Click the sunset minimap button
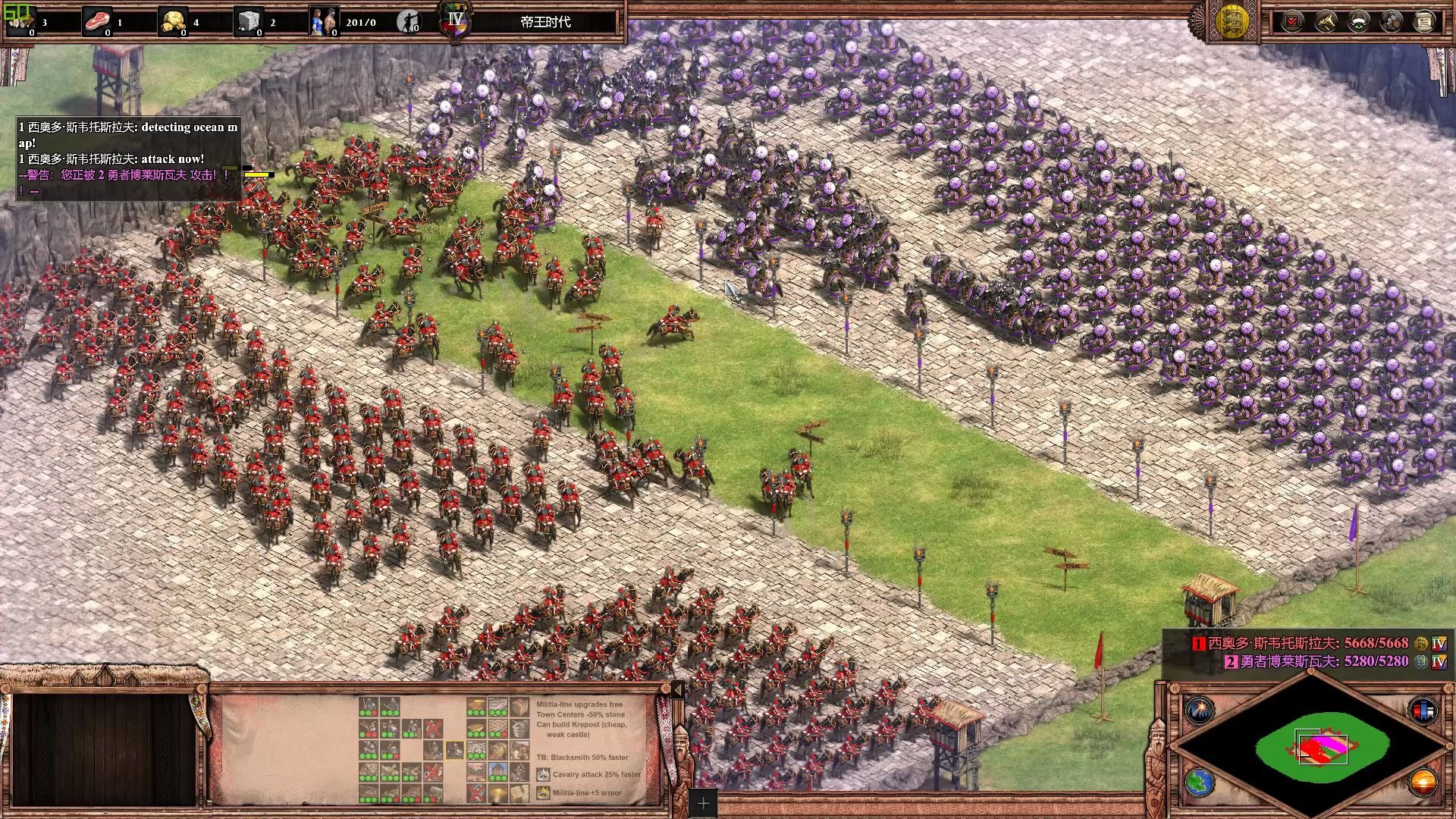 coord(1423,783)
